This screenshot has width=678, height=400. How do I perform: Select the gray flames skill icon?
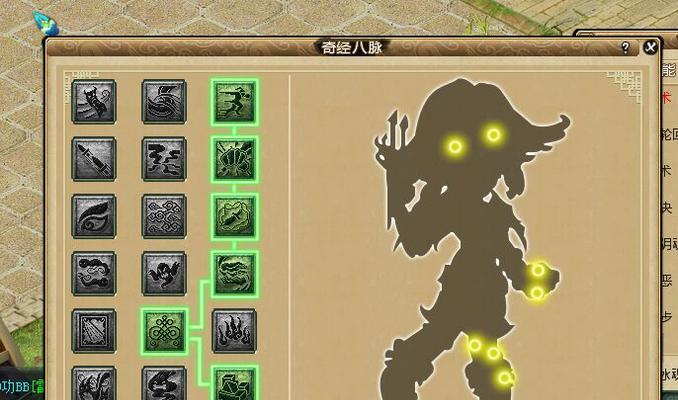[x=235, y=330]
